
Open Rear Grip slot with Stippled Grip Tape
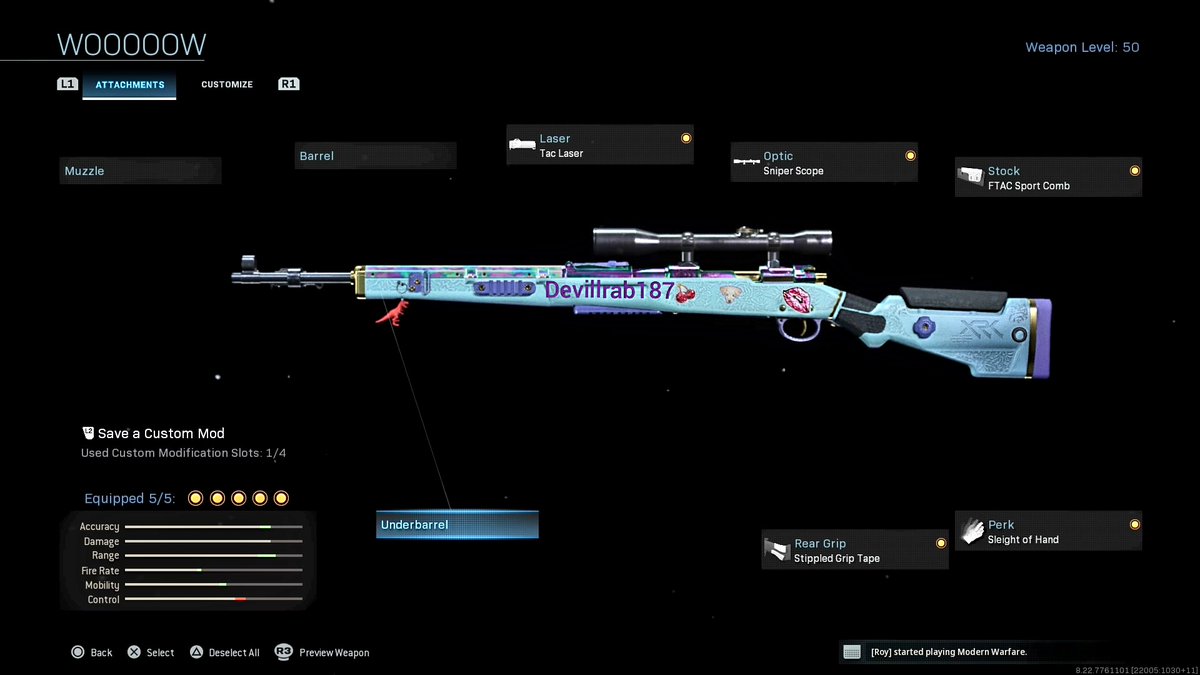(855, 550)
